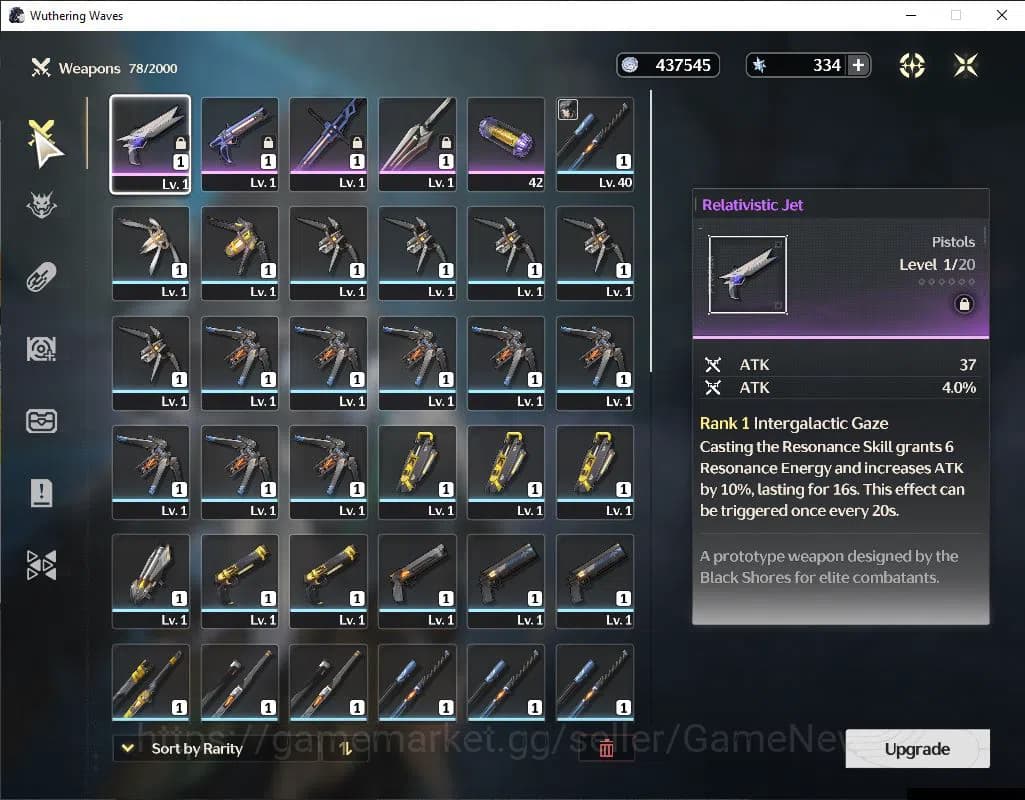
Task: Add more Astrite with the plus button
Action: [x=858, y=65]
